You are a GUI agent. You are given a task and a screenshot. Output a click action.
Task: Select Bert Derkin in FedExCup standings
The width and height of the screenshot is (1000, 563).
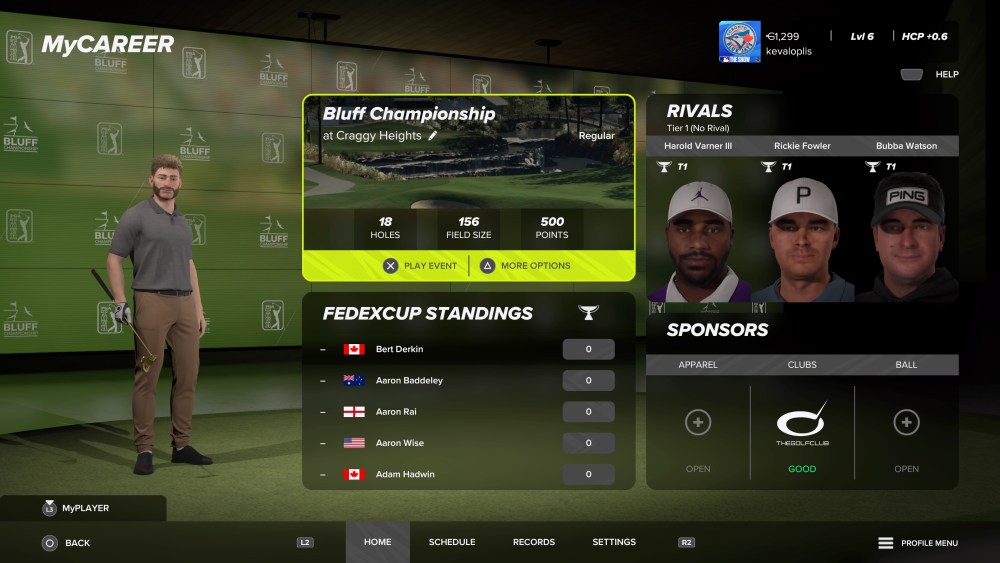click(x=468, y=349)
